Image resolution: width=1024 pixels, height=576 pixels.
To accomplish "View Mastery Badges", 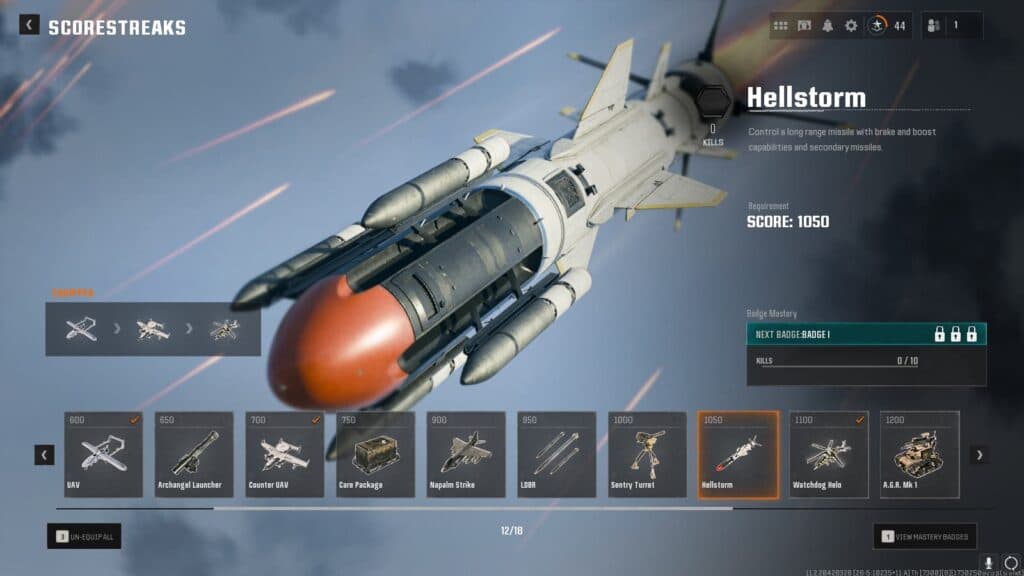I will tap(925, 537).
